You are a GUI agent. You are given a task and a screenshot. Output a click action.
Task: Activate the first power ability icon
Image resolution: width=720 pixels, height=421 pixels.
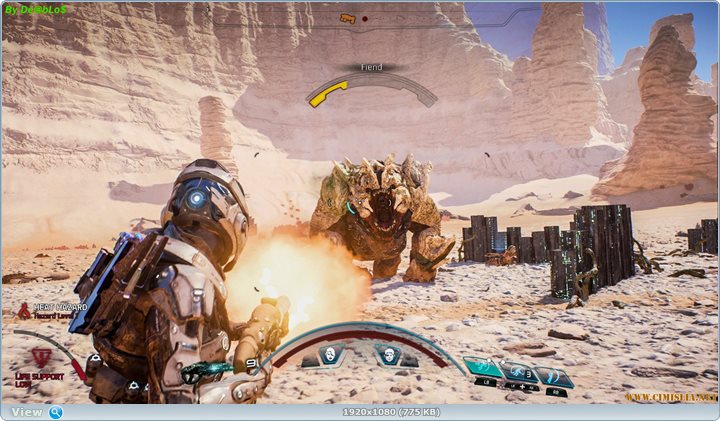483,368
